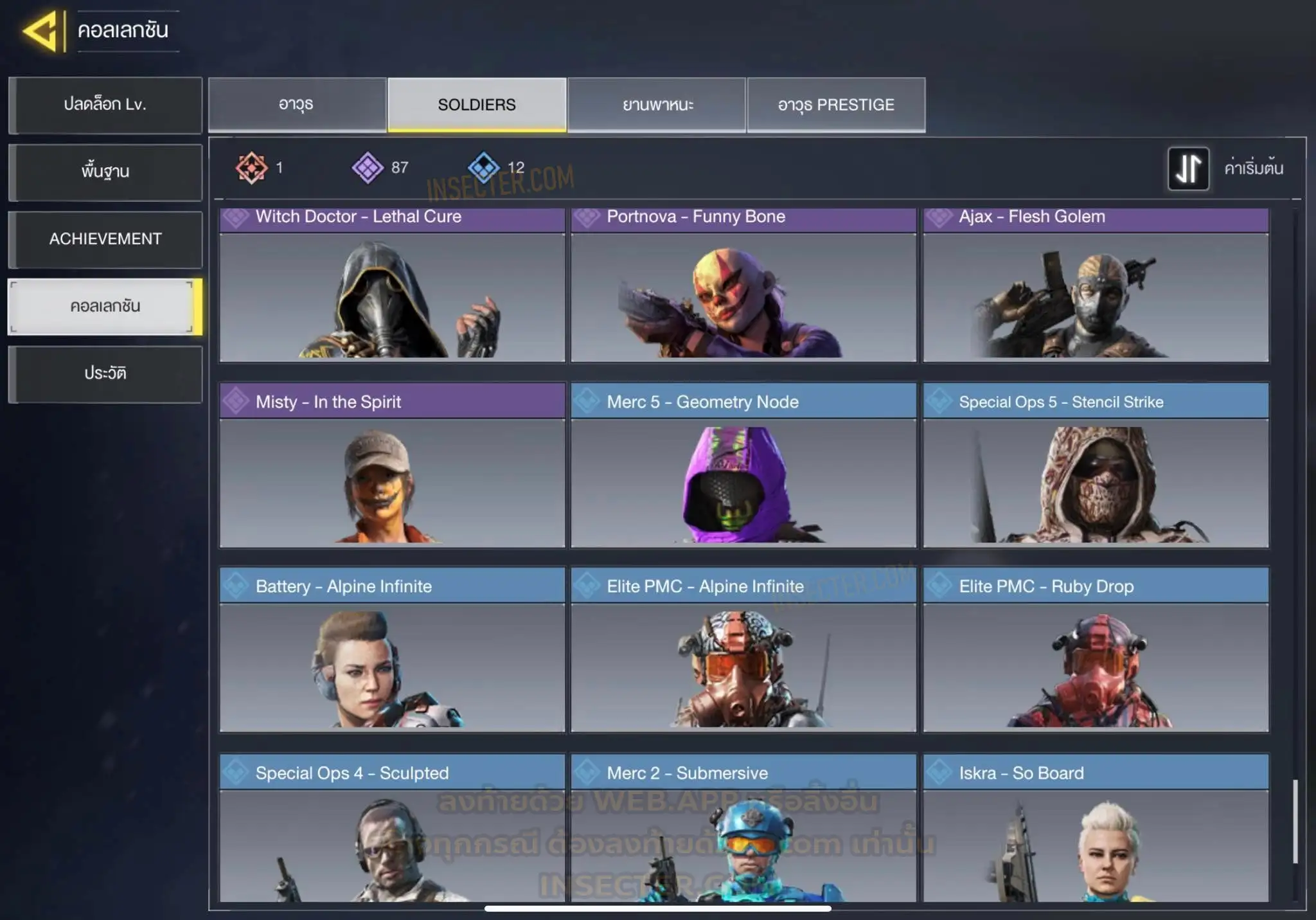Open the อาวุธ PRESTIGE tab
Screen dimensions: 1316x920
click(x=836, y=105)
